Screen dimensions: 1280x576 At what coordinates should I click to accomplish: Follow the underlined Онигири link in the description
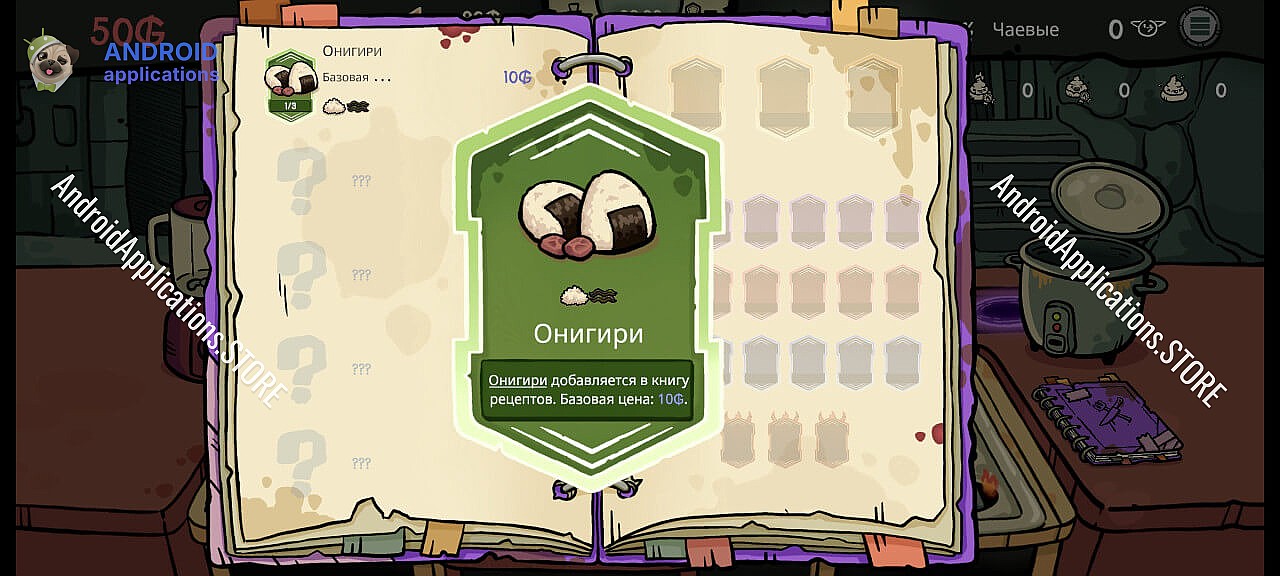coord(517,380)
